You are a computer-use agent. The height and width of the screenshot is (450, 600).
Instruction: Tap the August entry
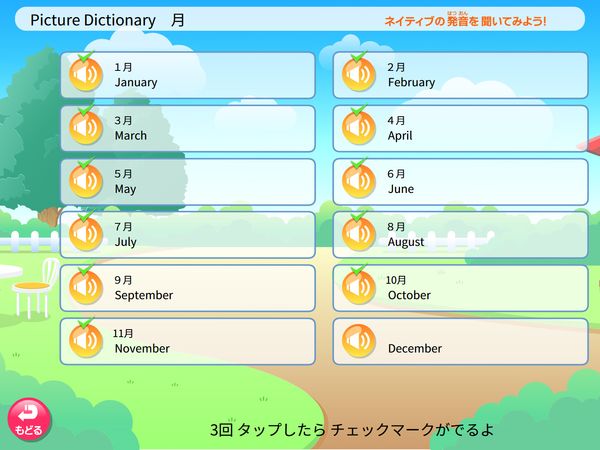(460, 235)
